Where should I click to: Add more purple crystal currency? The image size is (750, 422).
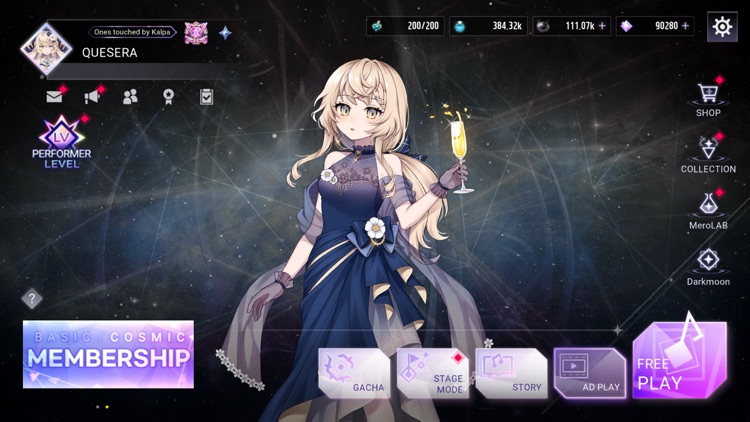click(686, 26)
